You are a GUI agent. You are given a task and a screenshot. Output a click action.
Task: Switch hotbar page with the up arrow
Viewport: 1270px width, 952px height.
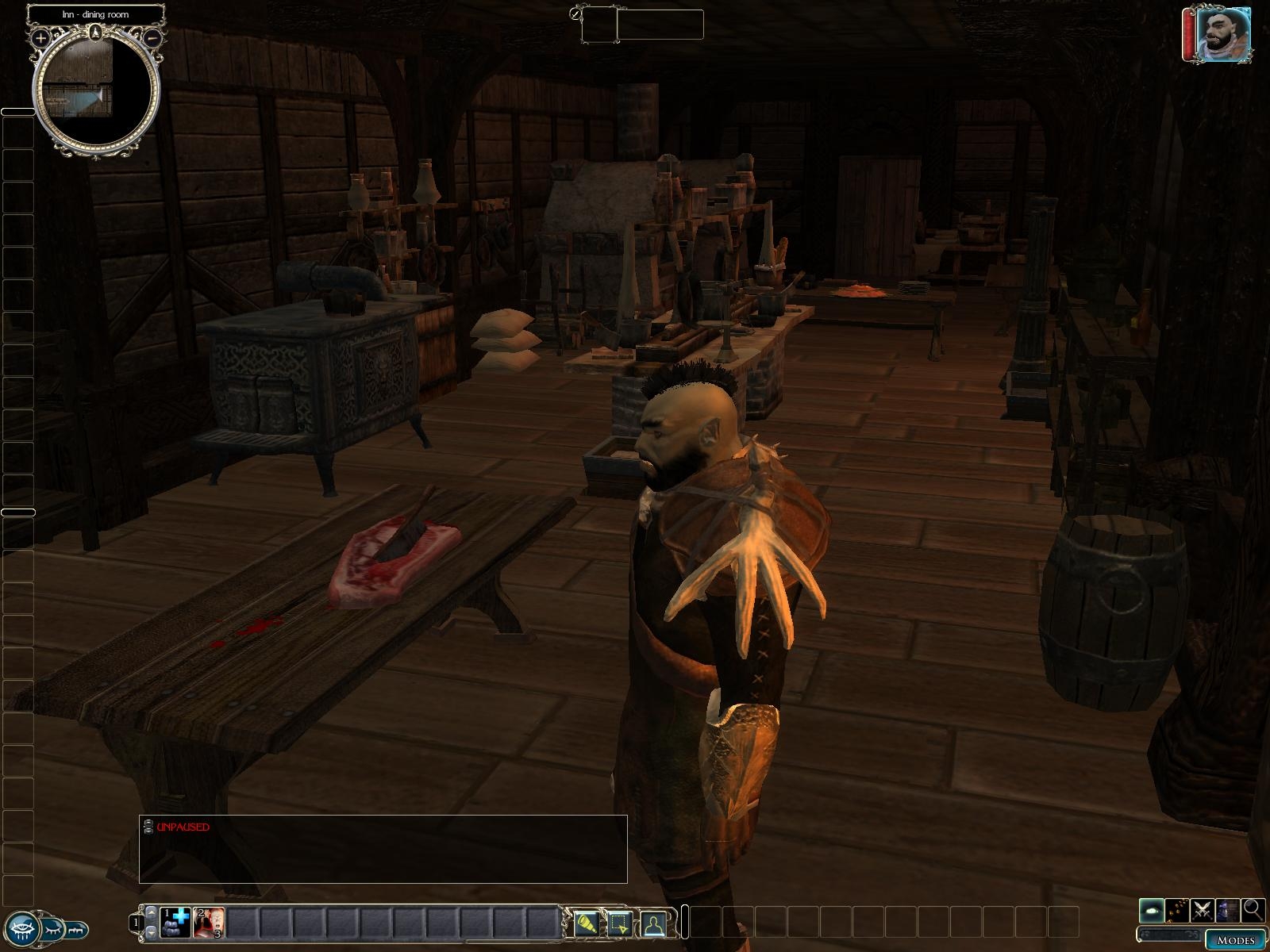(x=150, y=912)
